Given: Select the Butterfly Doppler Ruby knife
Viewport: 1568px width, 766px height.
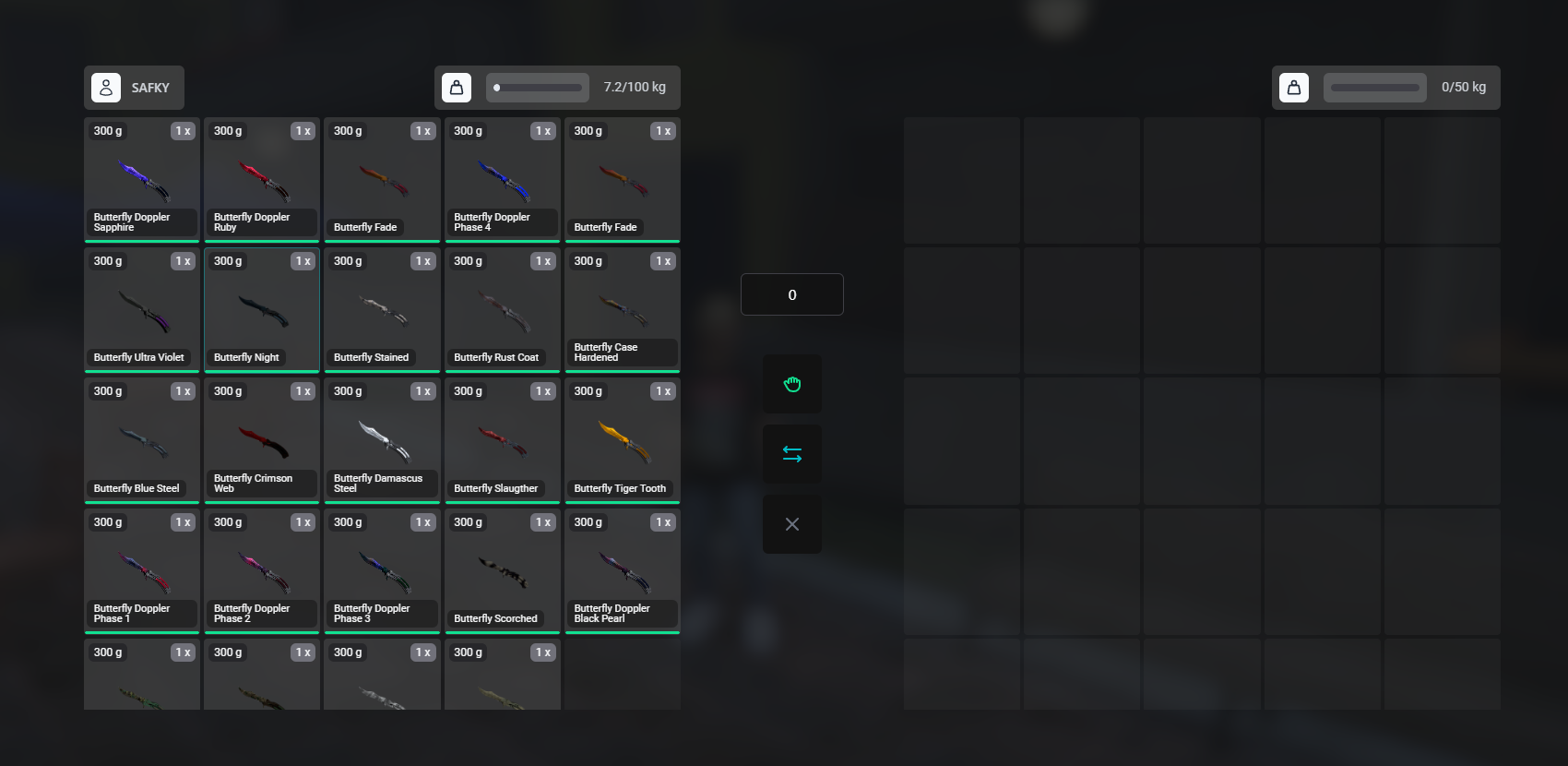Looking at the screenshot, I should [261, 180].
